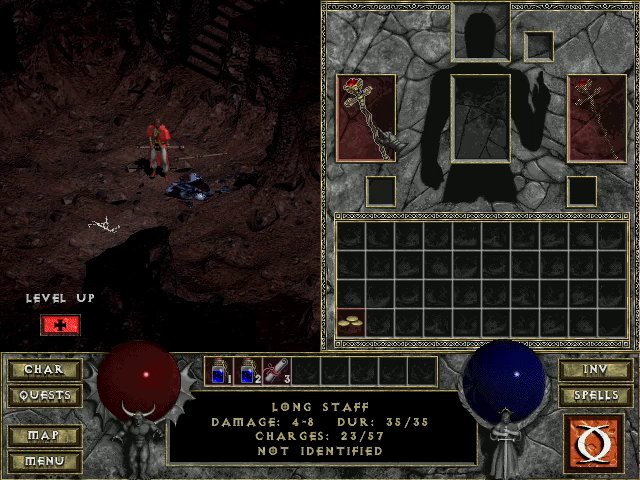
Task: Click the red Level Up button
Action: pos(60,325)
